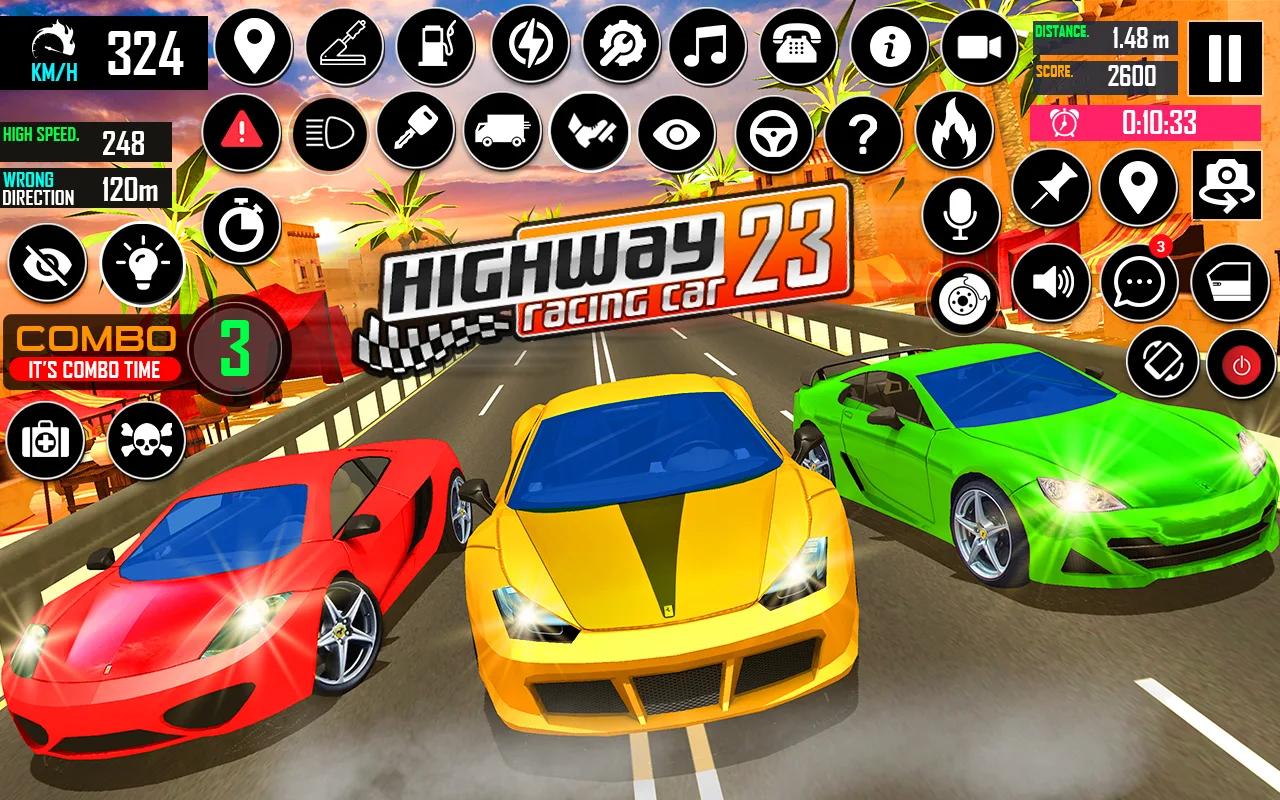Toggle the headlights icon

(329, 133)
